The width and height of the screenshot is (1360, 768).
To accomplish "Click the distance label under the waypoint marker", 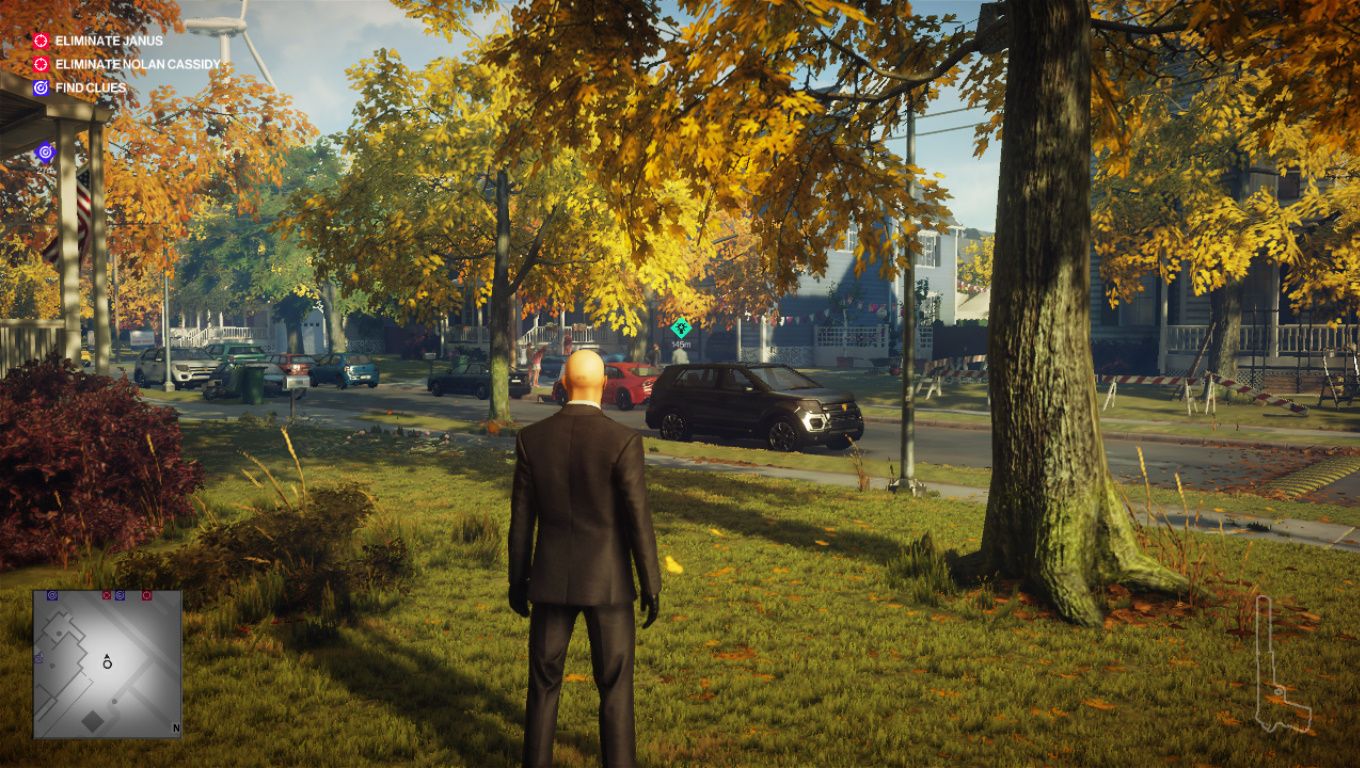I will coord(680,342).
